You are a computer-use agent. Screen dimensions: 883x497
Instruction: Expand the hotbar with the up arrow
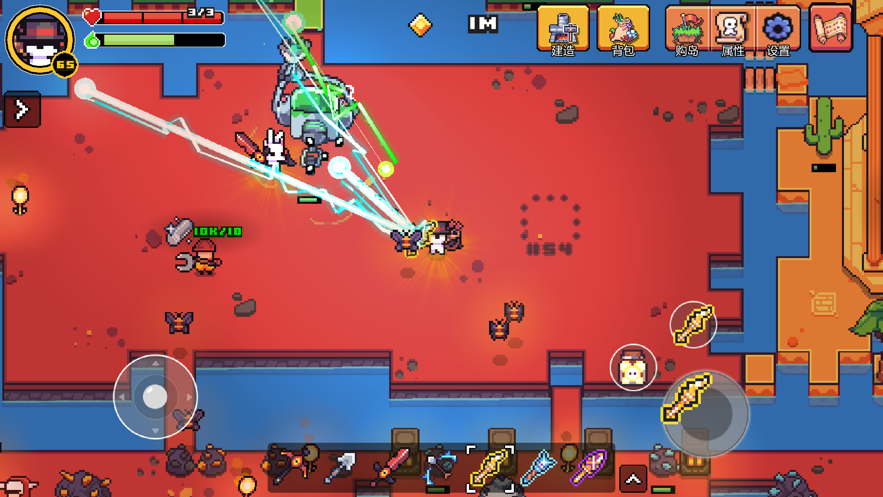click(633, 480)
